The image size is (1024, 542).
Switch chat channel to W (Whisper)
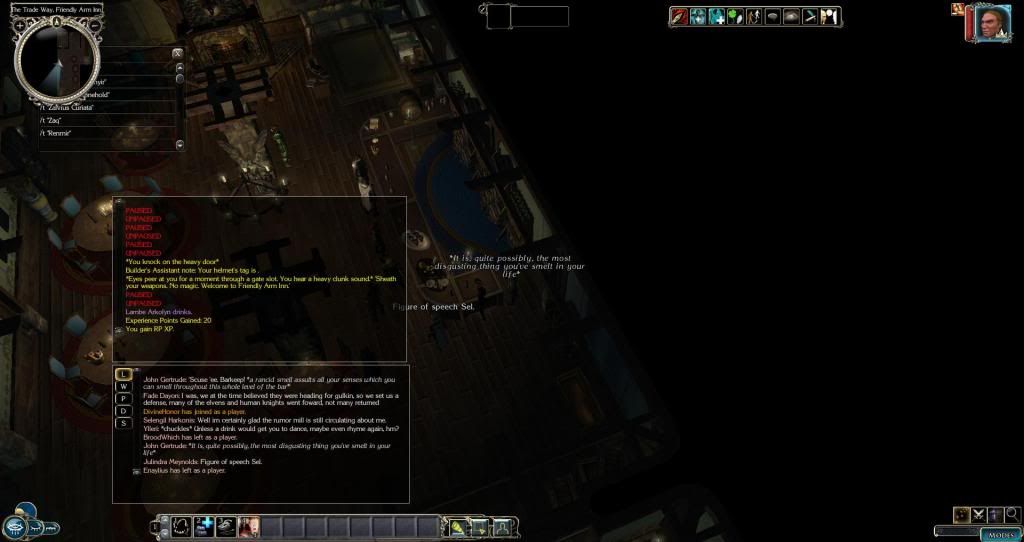point(124,386)
